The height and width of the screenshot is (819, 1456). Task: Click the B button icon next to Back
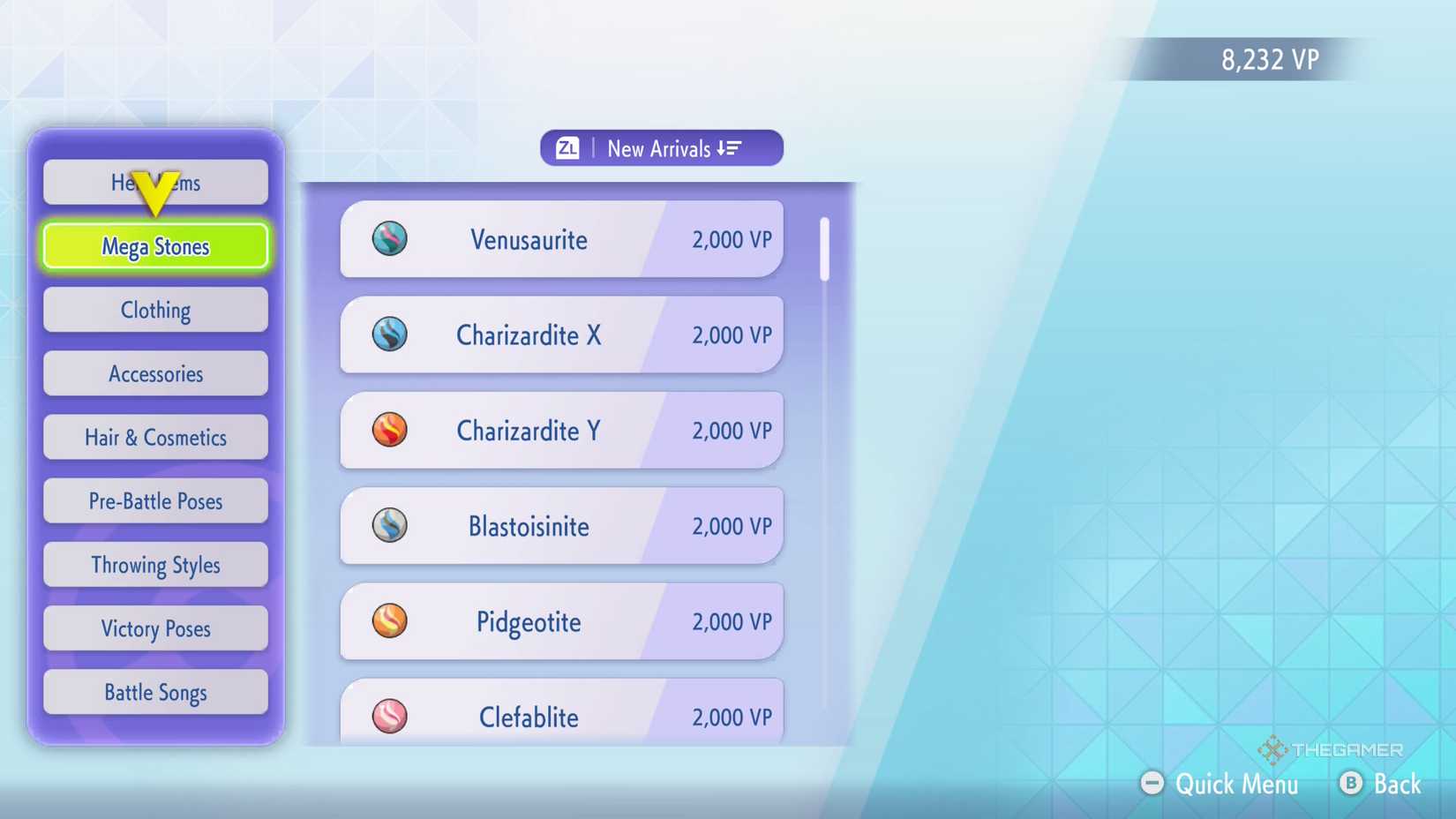pos(1350,784)
